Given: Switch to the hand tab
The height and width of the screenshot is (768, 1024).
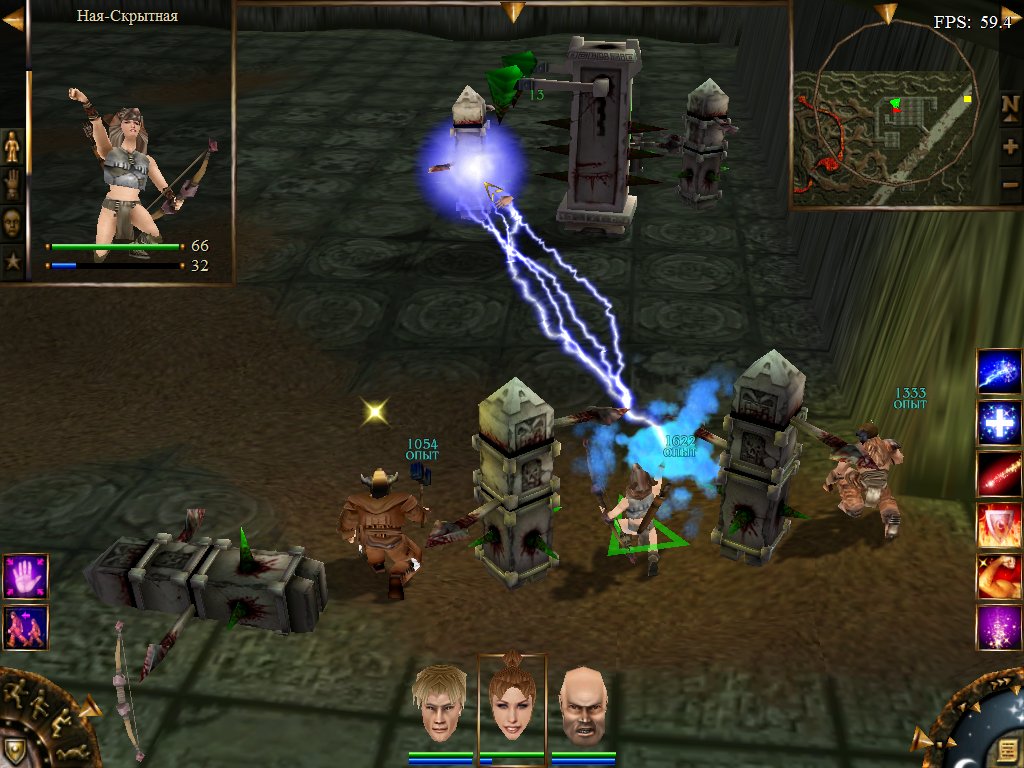Looking at the screenshot, I should pyautogui.click(x=12, y=185).
